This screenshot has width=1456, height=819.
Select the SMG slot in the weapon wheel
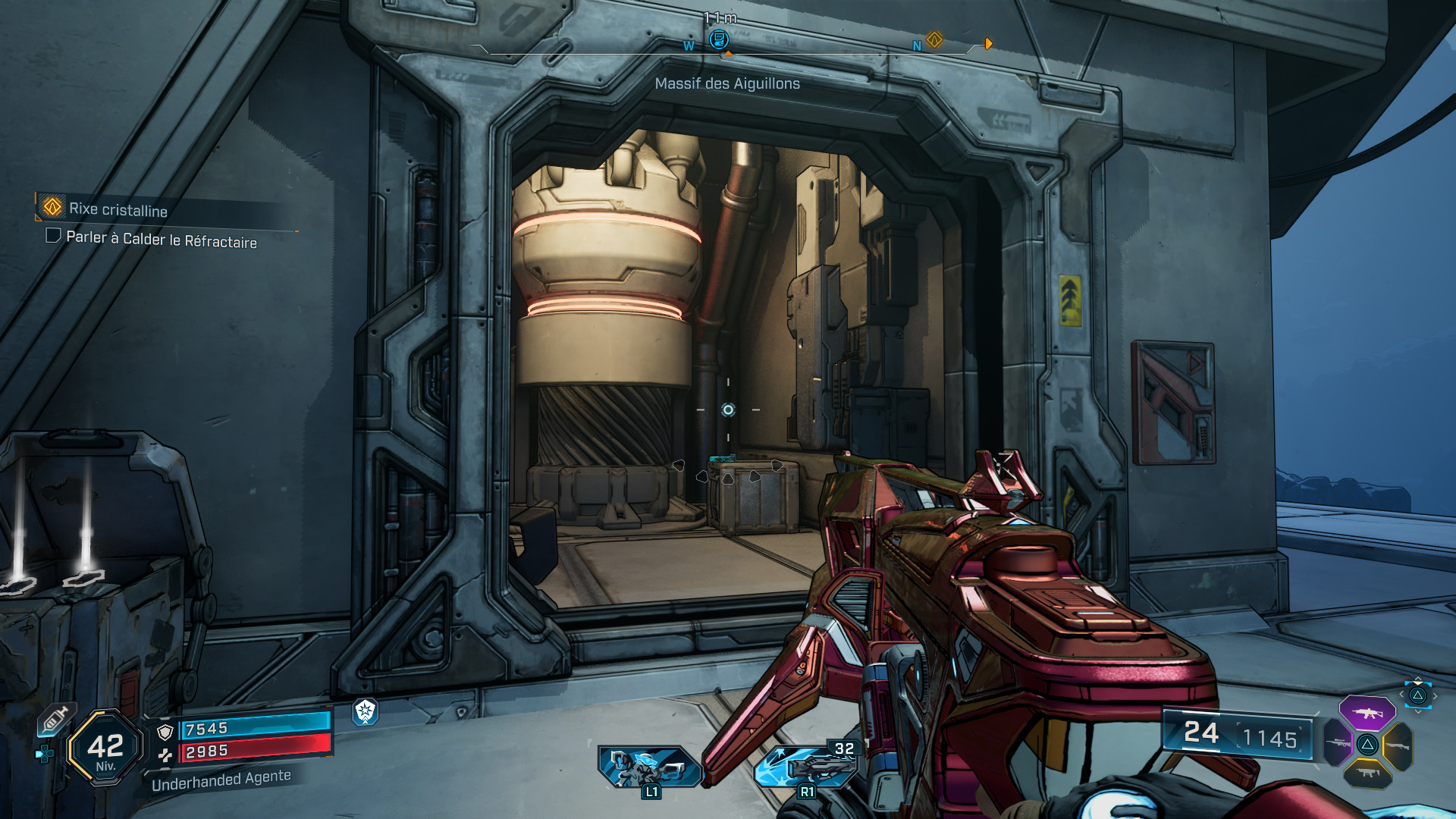pos(1368,773)
